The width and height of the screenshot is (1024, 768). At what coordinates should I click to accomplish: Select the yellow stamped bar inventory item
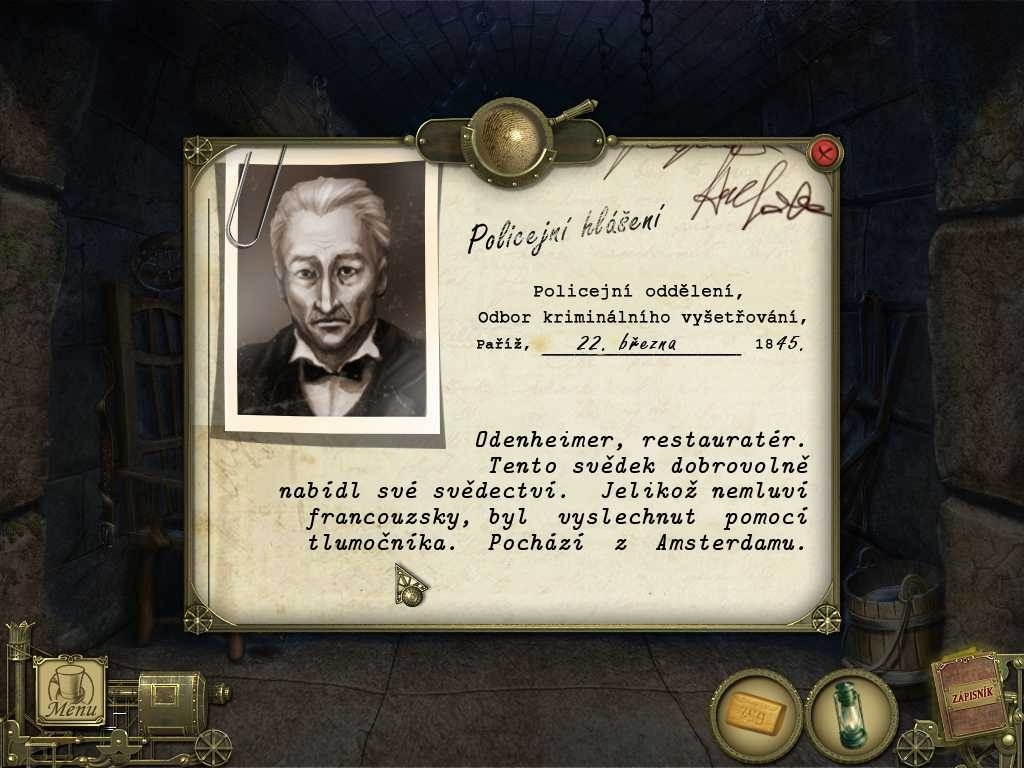[755, 712]
